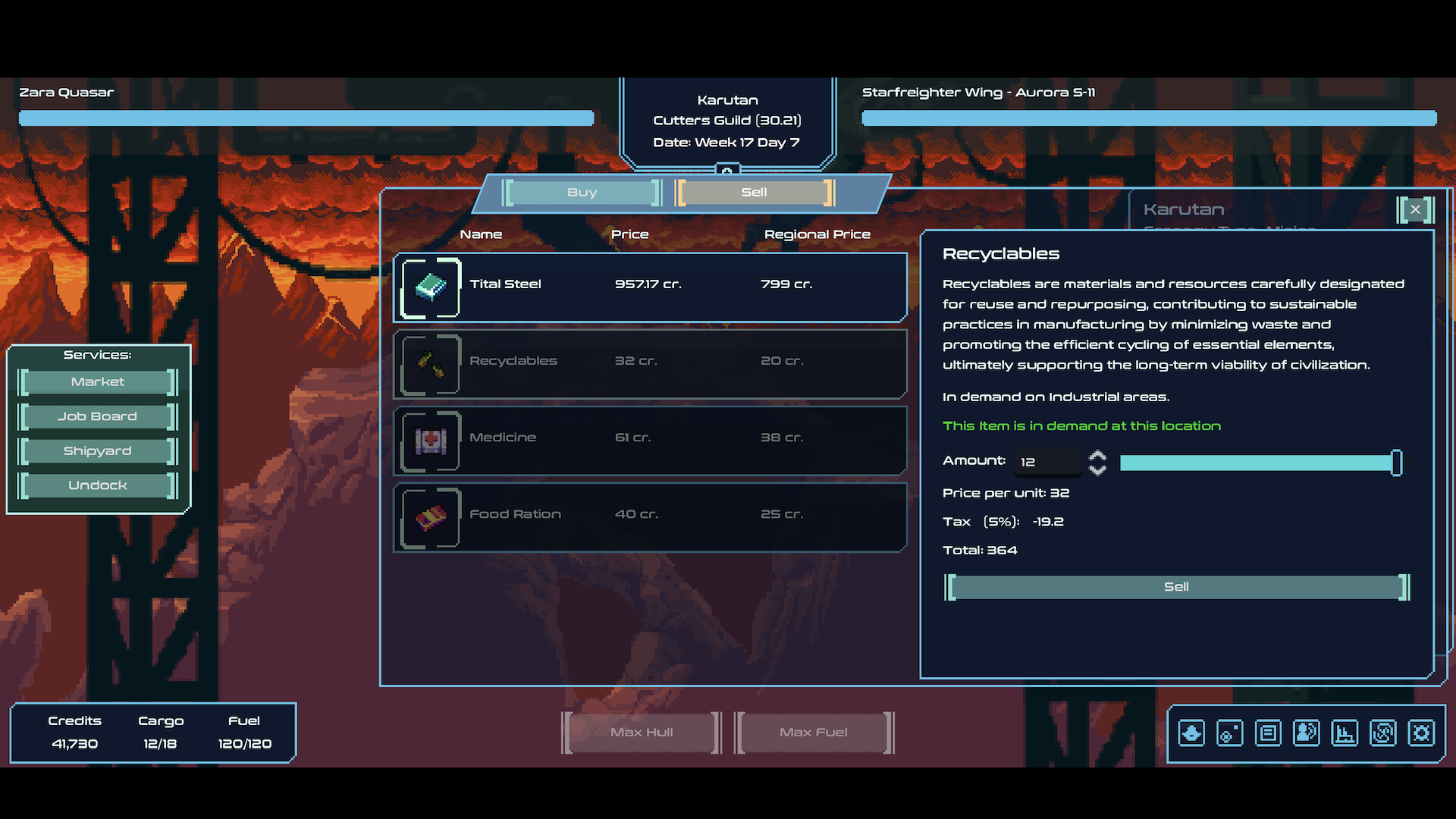
Task: Open the statistics chart icon
Action: (1345, 733)
